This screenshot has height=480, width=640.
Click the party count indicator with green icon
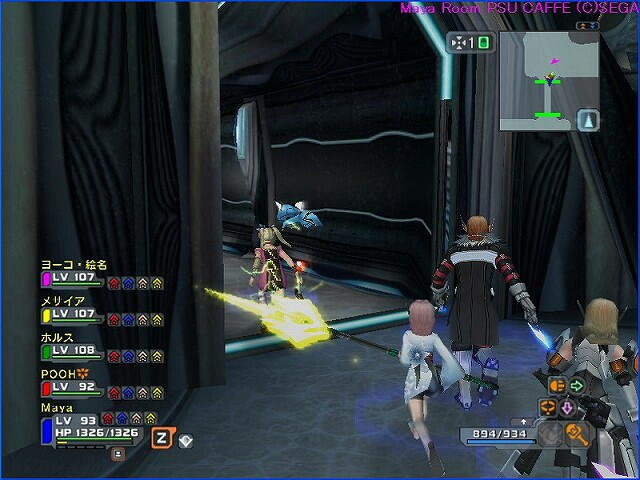click(x=470, y=43)
